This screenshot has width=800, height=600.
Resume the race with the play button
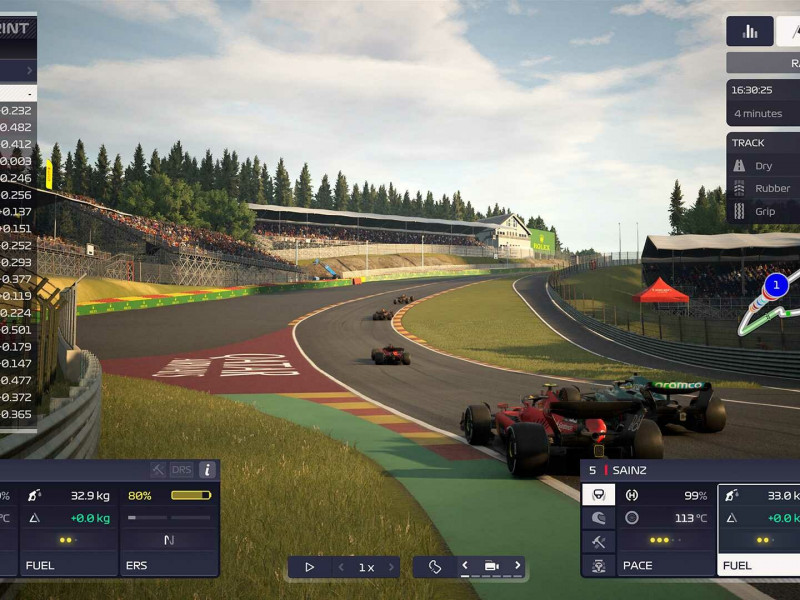coord(309,567)
